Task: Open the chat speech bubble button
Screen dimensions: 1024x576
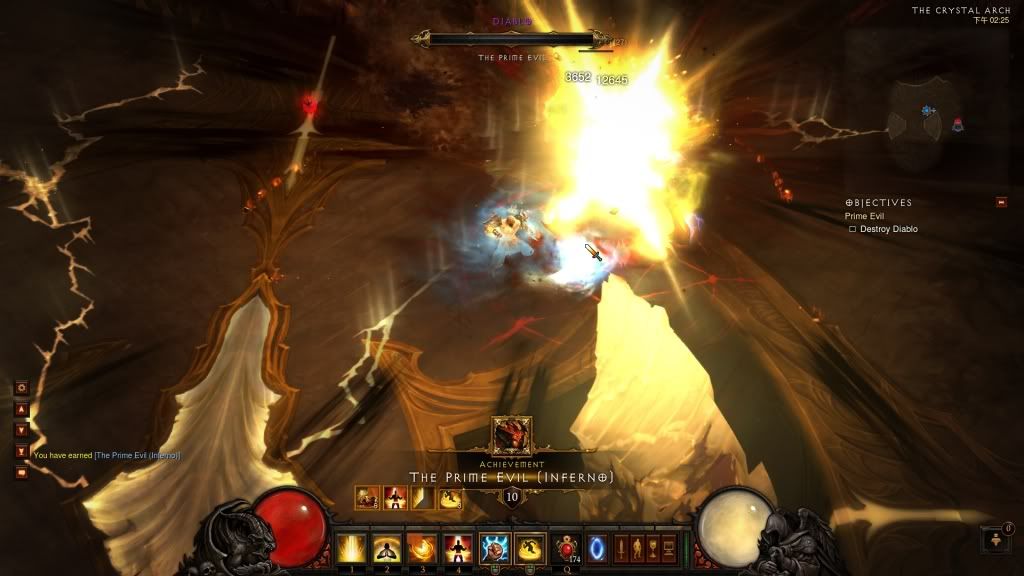Action: coord(21,472)
